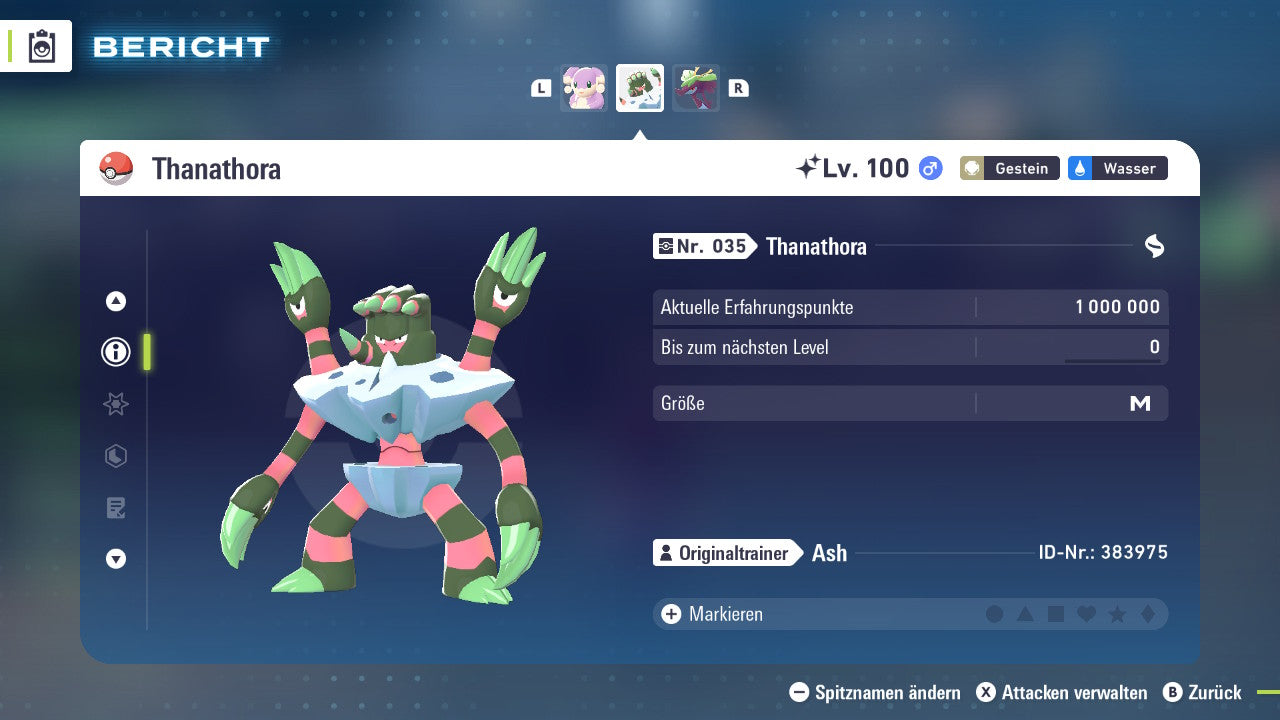Open the notes document tab
The image size is (1280, 720).
pos(116,508)
